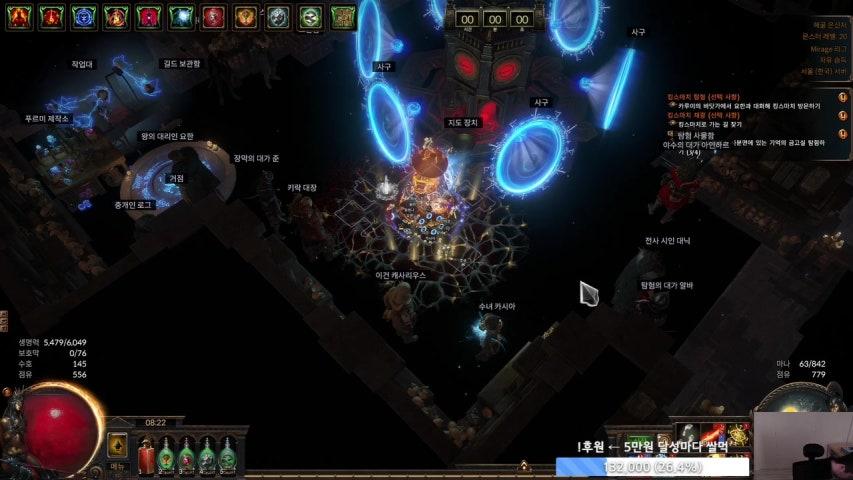Open the 메뉴 button
Image resolution: width=853 pixels, height=480 pixels.
pyautogui.click(x=117, y=466)
